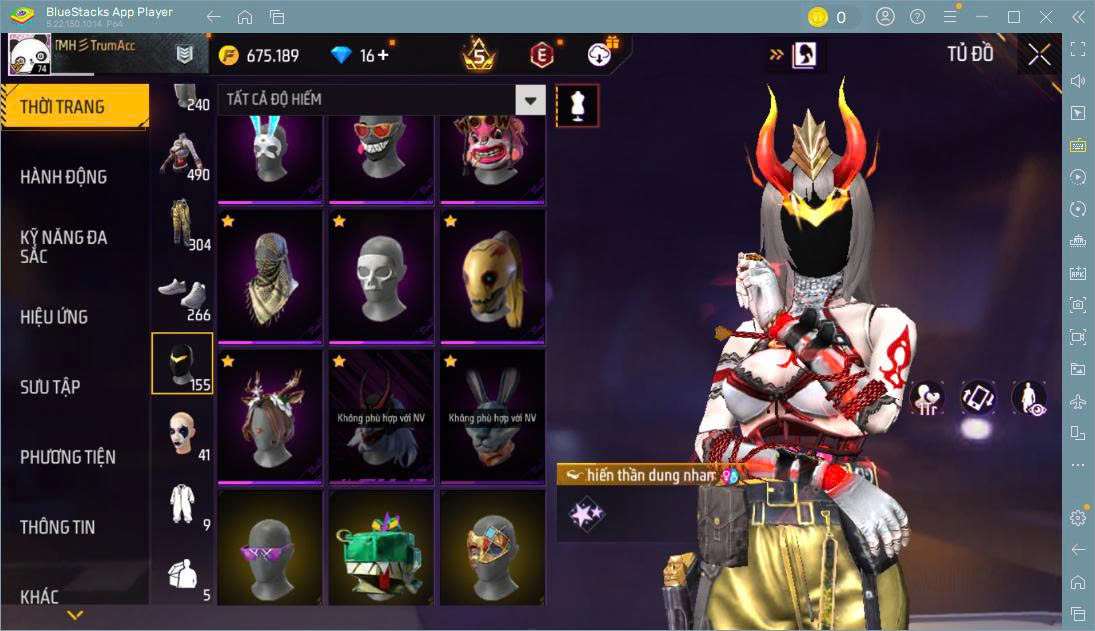Screen dimensions: 1095x631
Task: Select the yellow mask with ponytail
Action: pyautogui.click(x=492, y=275)
